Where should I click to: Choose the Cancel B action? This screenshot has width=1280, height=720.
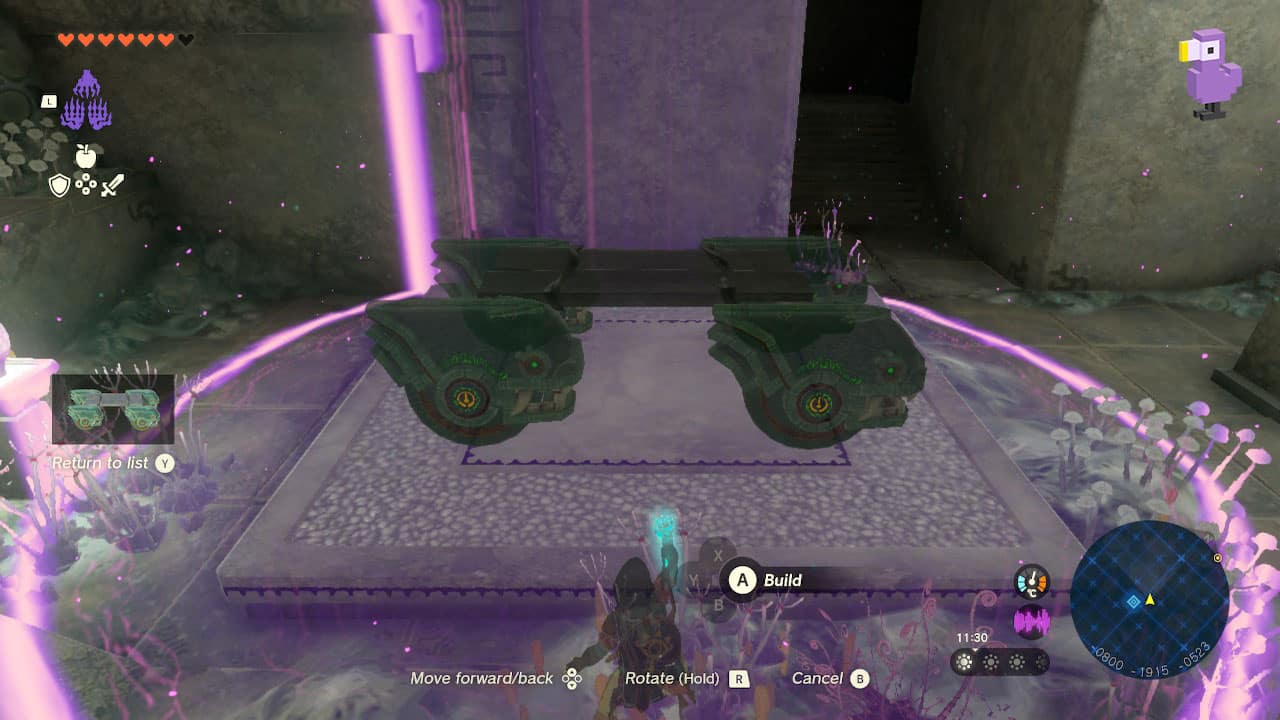pos(832,678)
